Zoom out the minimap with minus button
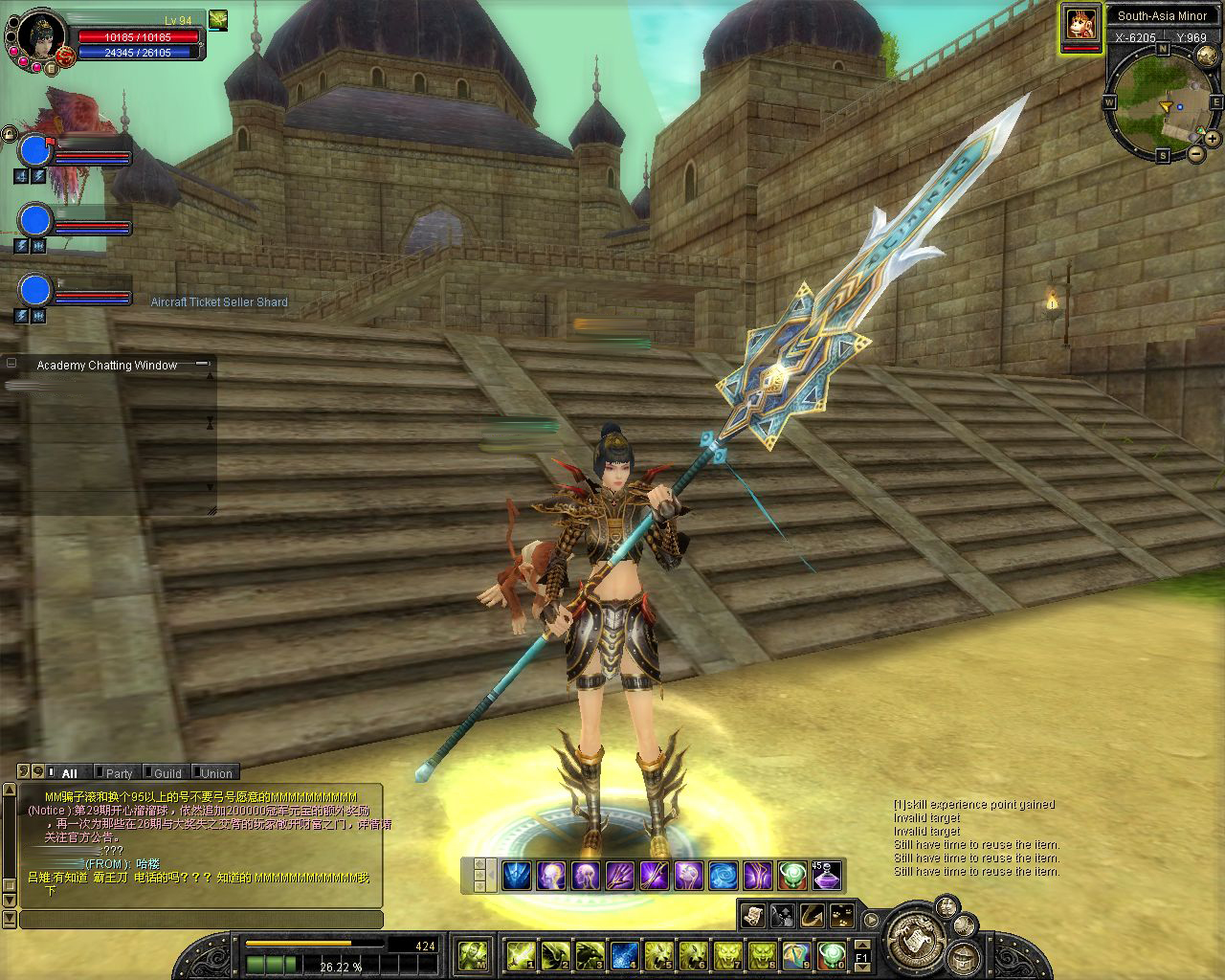1225x980 pixels. 1196,153
